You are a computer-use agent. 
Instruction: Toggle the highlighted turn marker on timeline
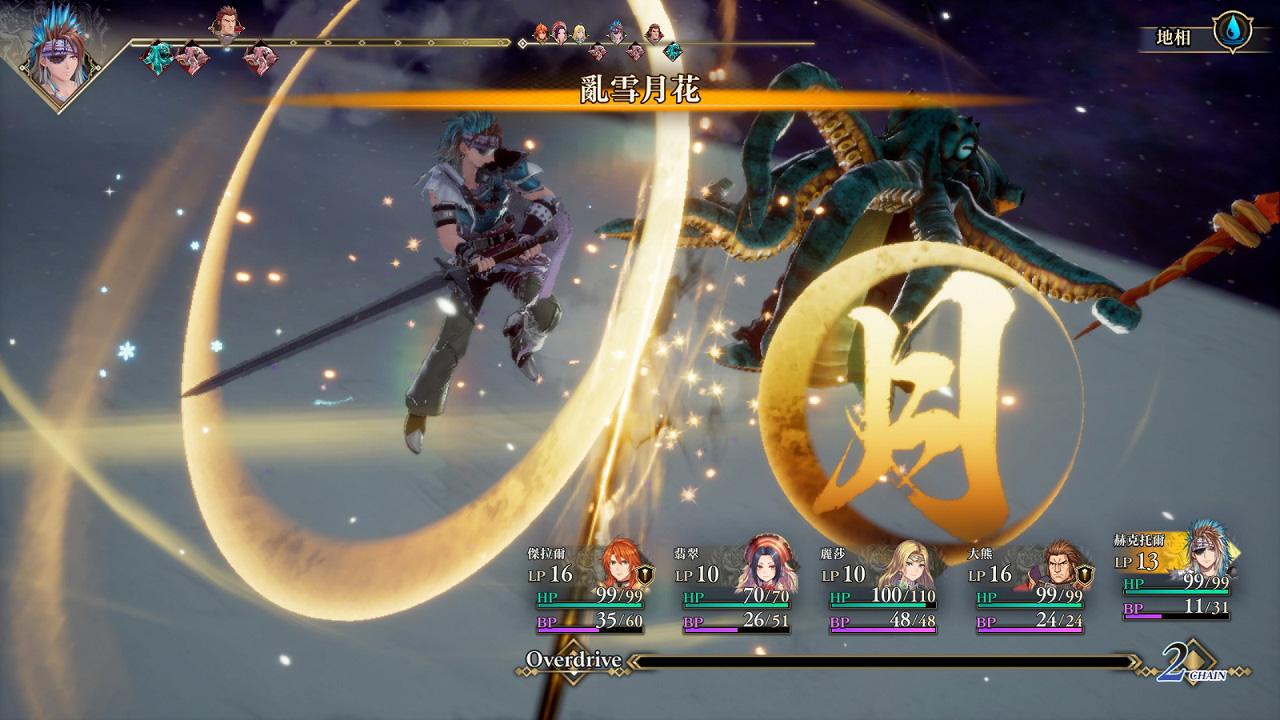tap(520, 43)
